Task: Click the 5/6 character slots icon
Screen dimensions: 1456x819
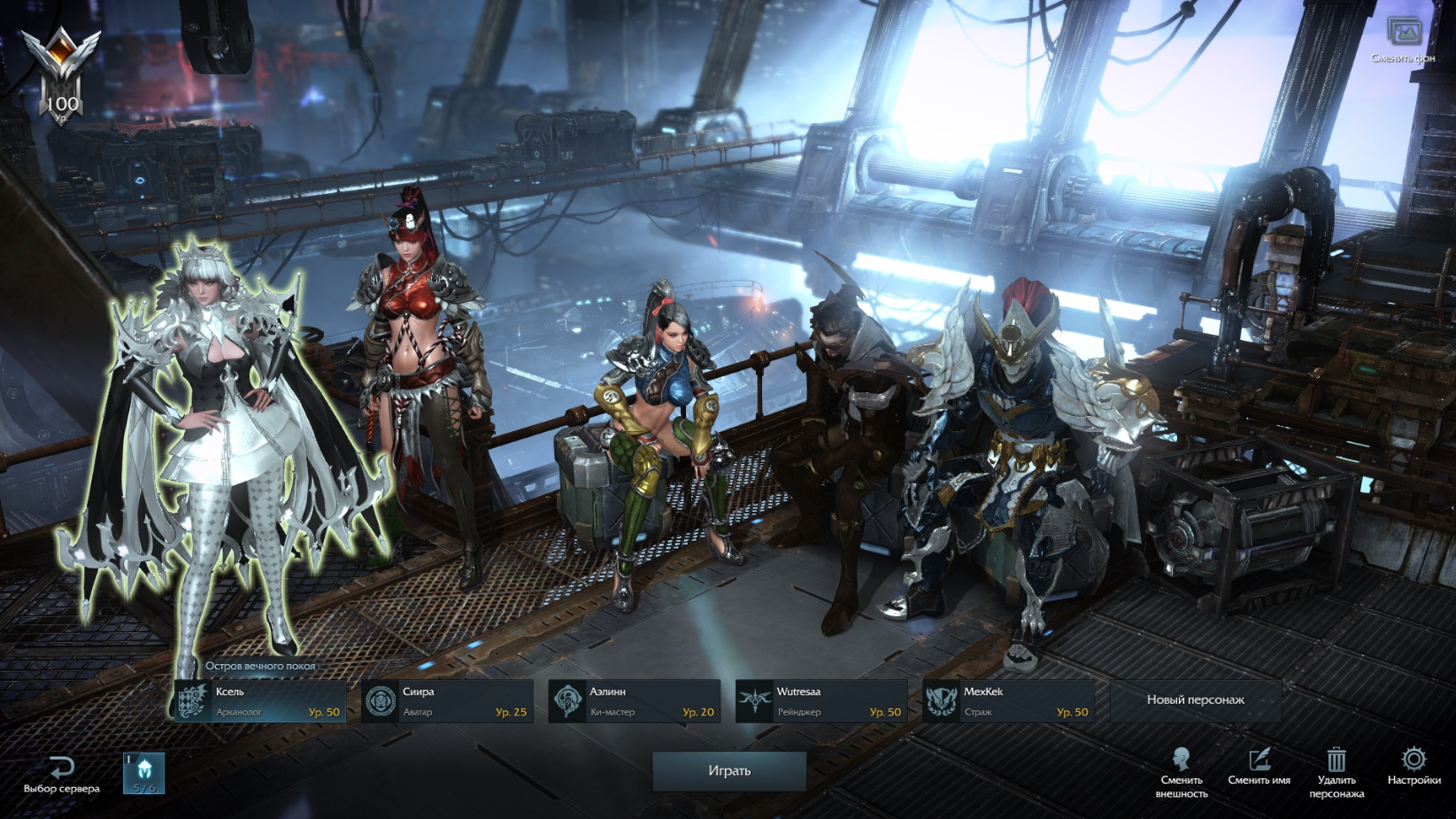Action: pos(144,773)
